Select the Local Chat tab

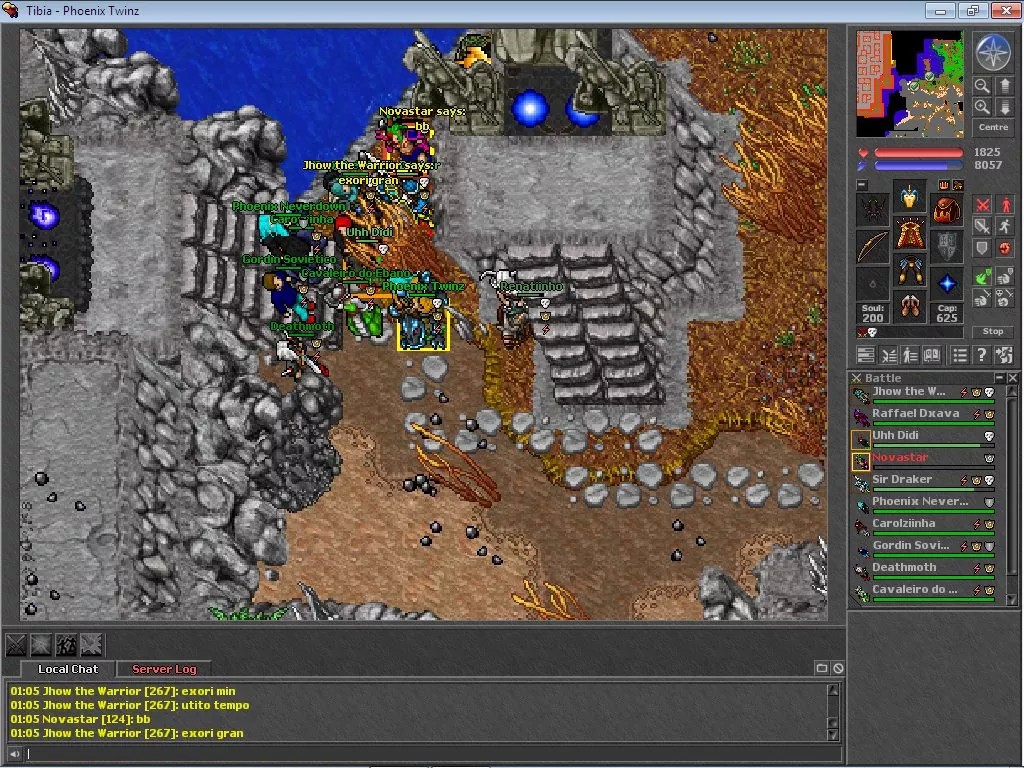68,669
